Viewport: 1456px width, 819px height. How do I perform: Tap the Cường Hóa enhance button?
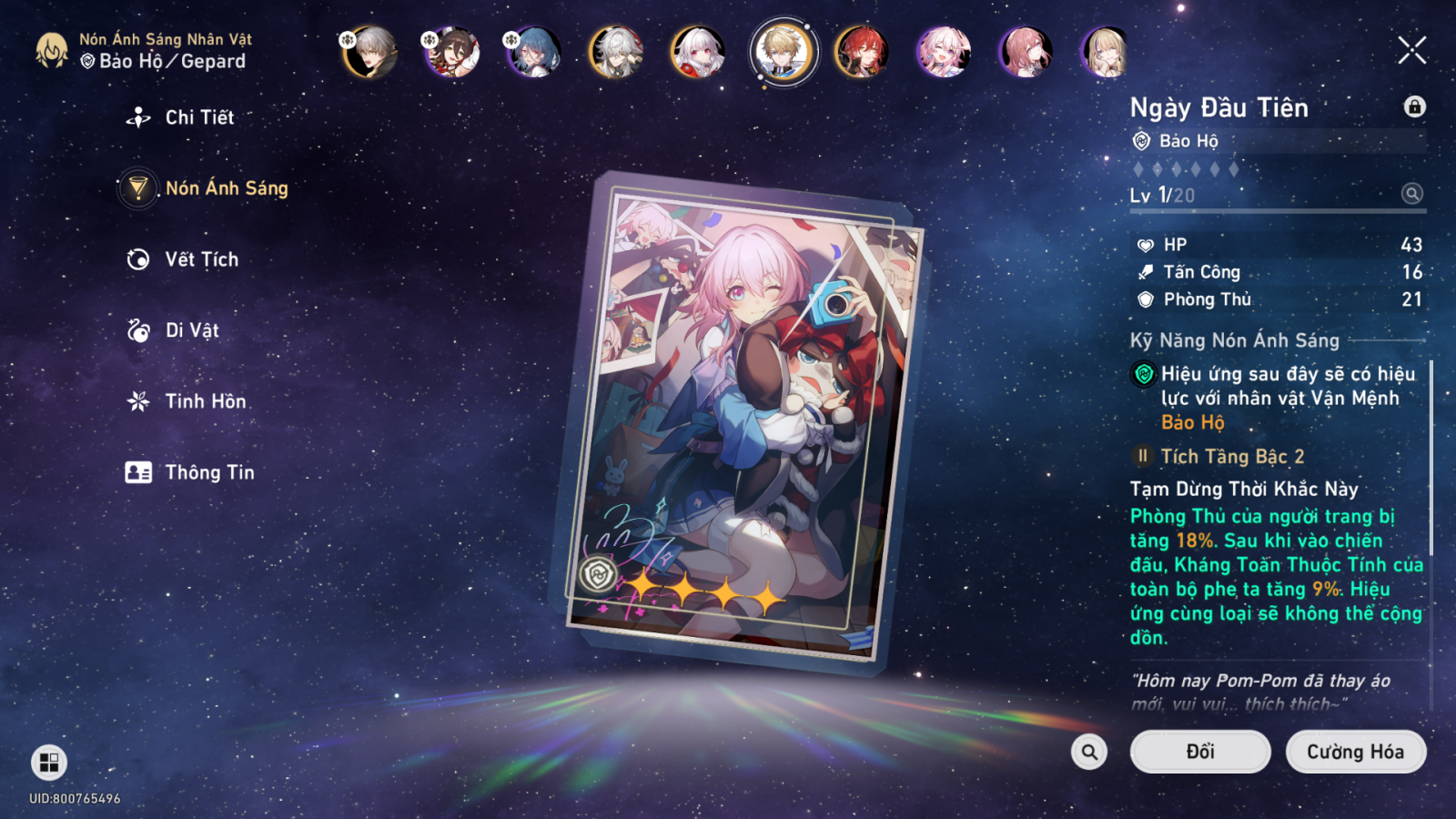tap(1355, 752)
